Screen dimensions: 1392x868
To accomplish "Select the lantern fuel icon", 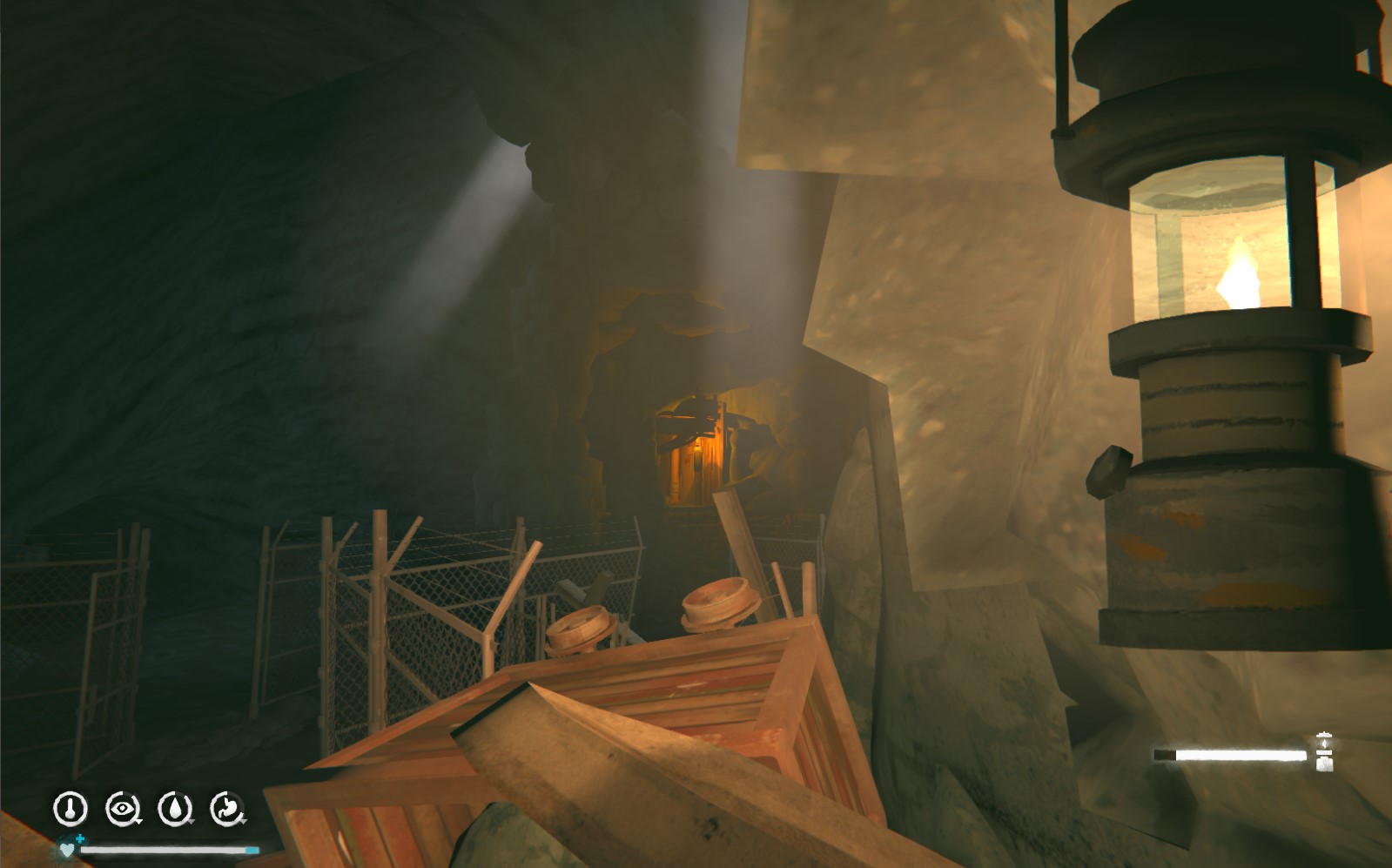I will [1324, 752].
